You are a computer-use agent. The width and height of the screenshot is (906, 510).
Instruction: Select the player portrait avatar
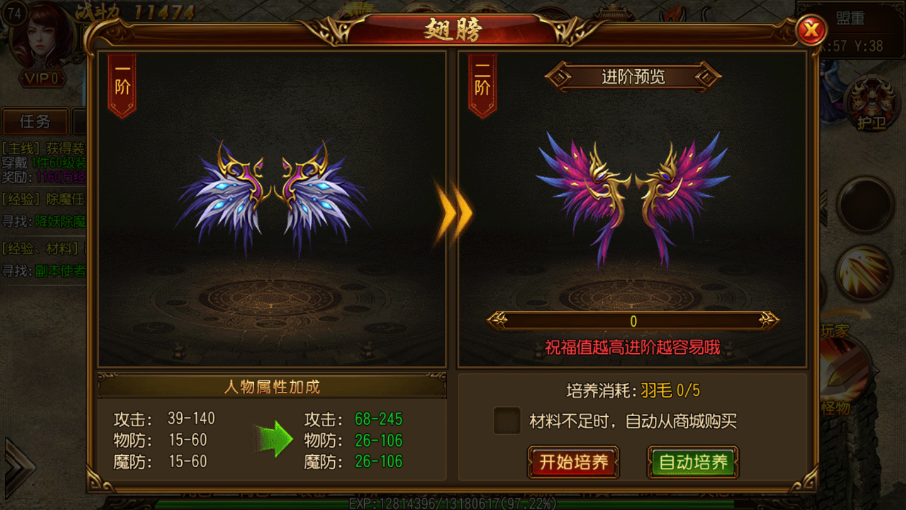[x=42, y=38]
